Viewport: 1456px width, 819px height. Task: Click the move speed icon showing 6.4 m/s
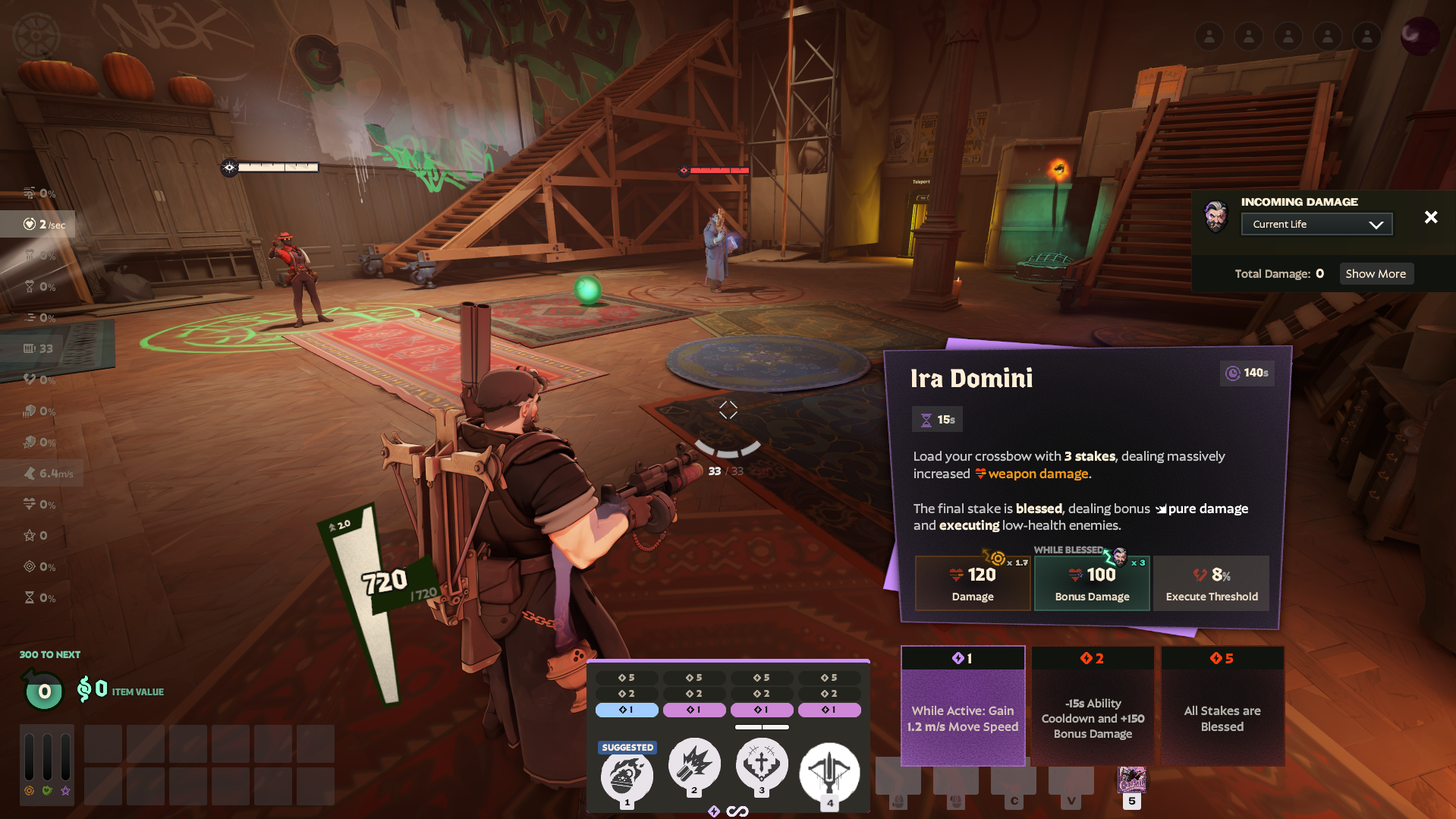pos(28,473)
